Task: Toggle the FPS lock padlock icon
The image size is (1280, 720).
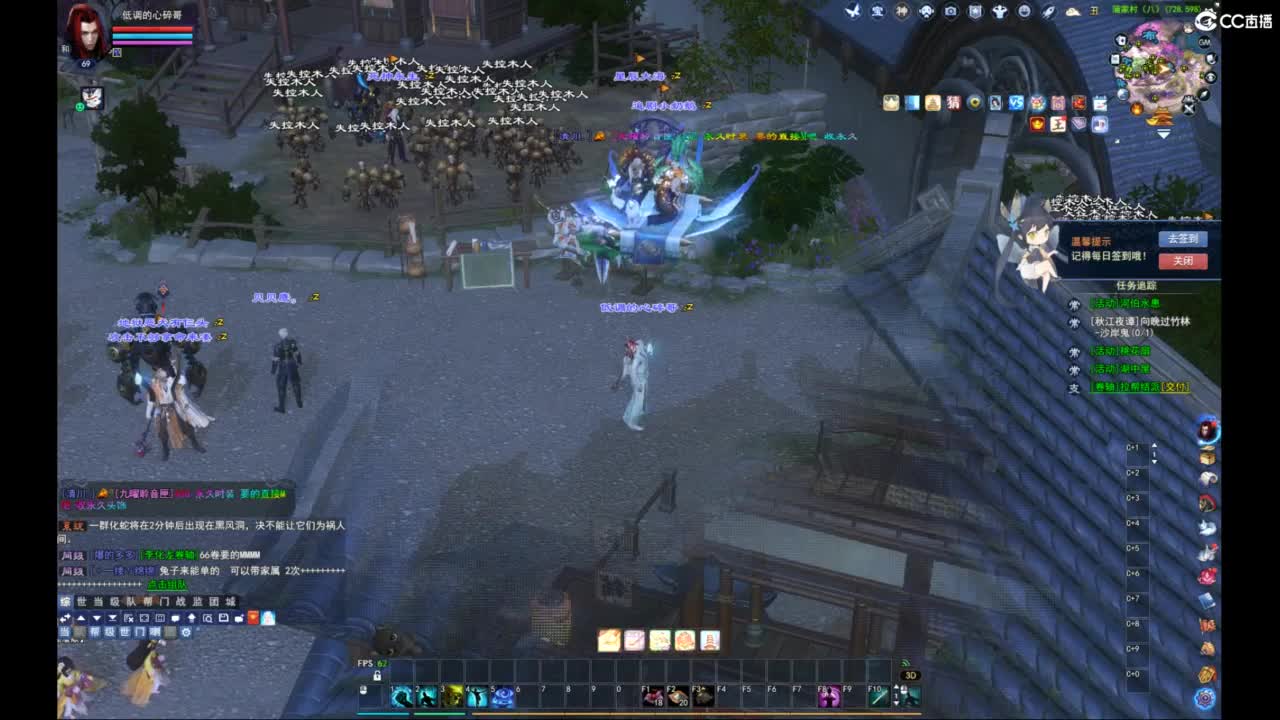Action: point(375,675)
